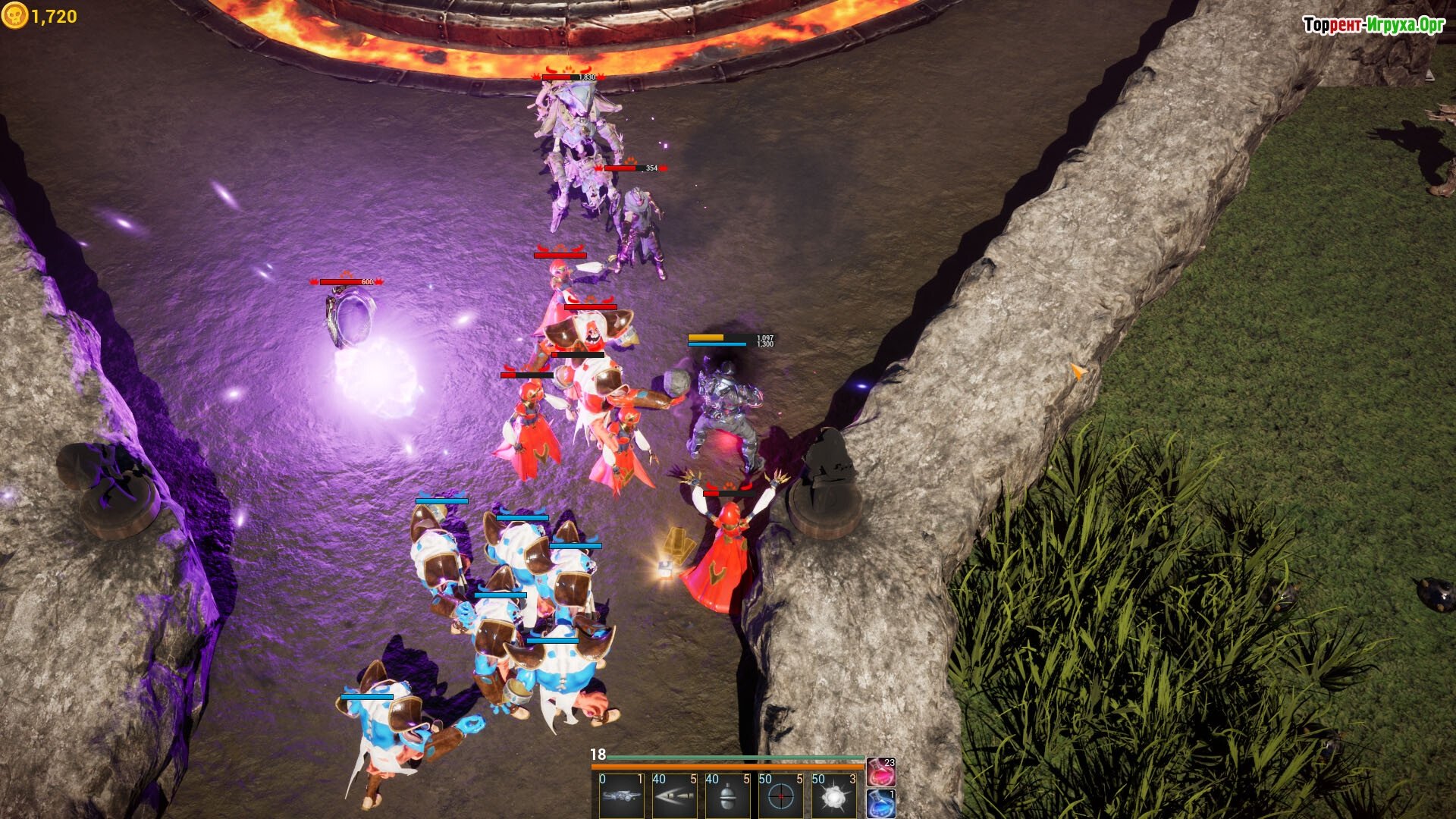Drink the red health potion
This screenshot has width=1456, height=819.
coord(881,773)
